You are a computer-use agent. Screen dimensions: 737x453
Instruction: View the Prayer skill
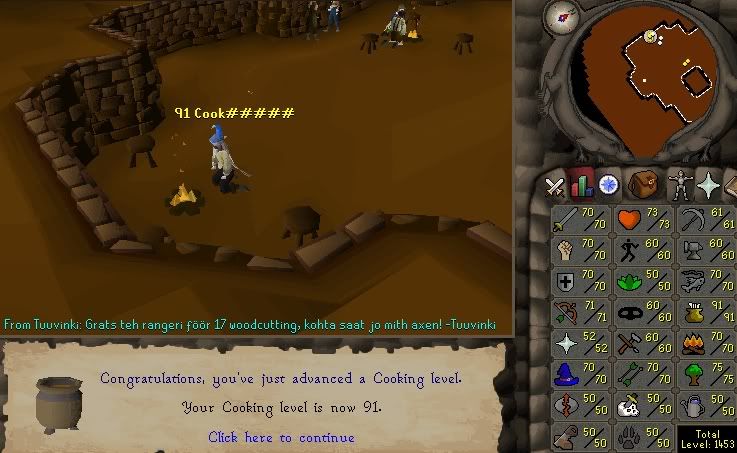click(580, 344)
